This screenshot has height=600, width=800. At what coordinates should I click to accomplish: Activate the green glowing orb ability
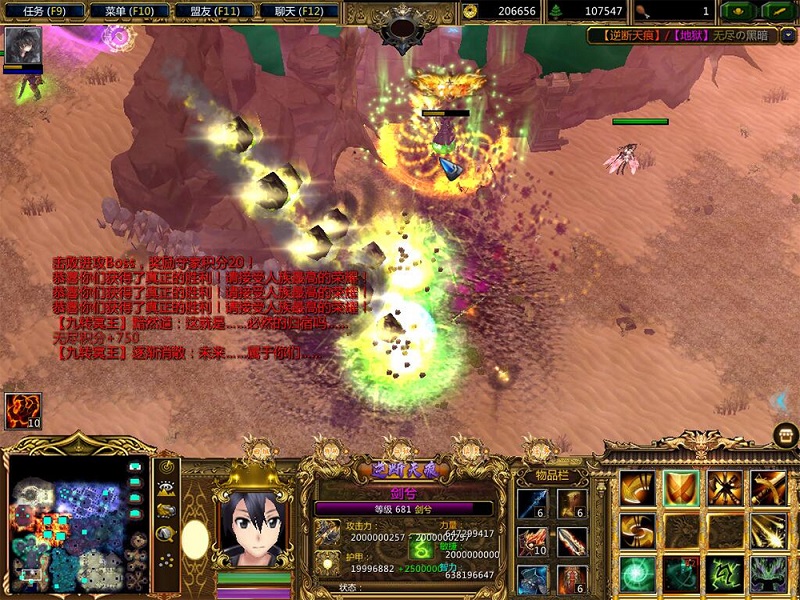(637, 574)
